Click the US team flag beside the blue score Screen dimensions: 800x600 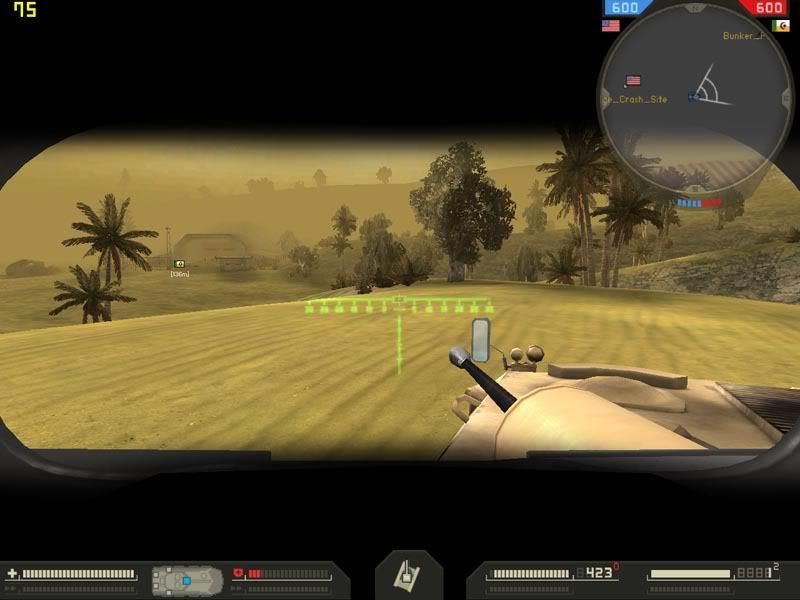click(610, 26)
